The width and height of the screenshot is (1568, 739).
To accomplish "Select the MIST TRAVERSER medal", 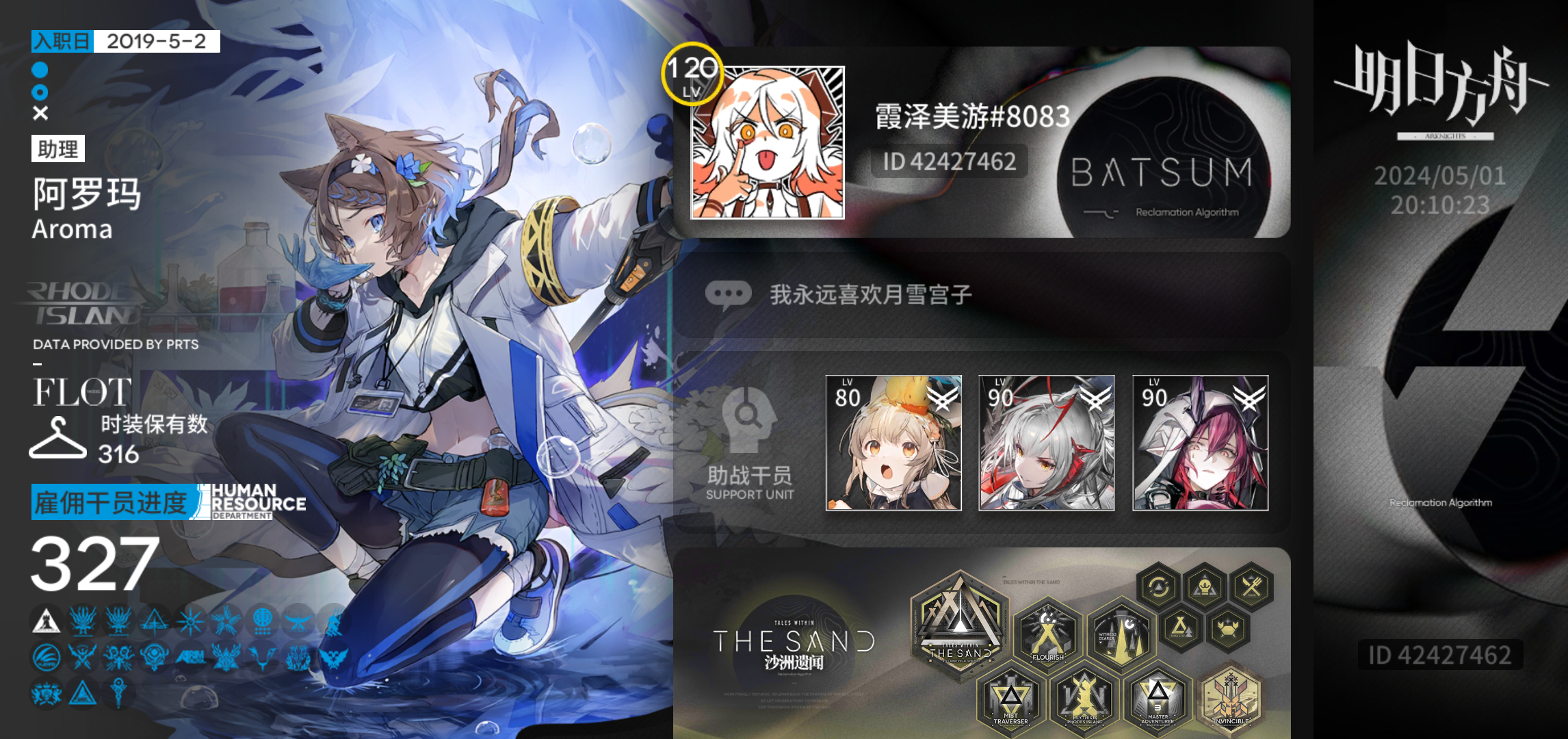I will click(1010, 699).
